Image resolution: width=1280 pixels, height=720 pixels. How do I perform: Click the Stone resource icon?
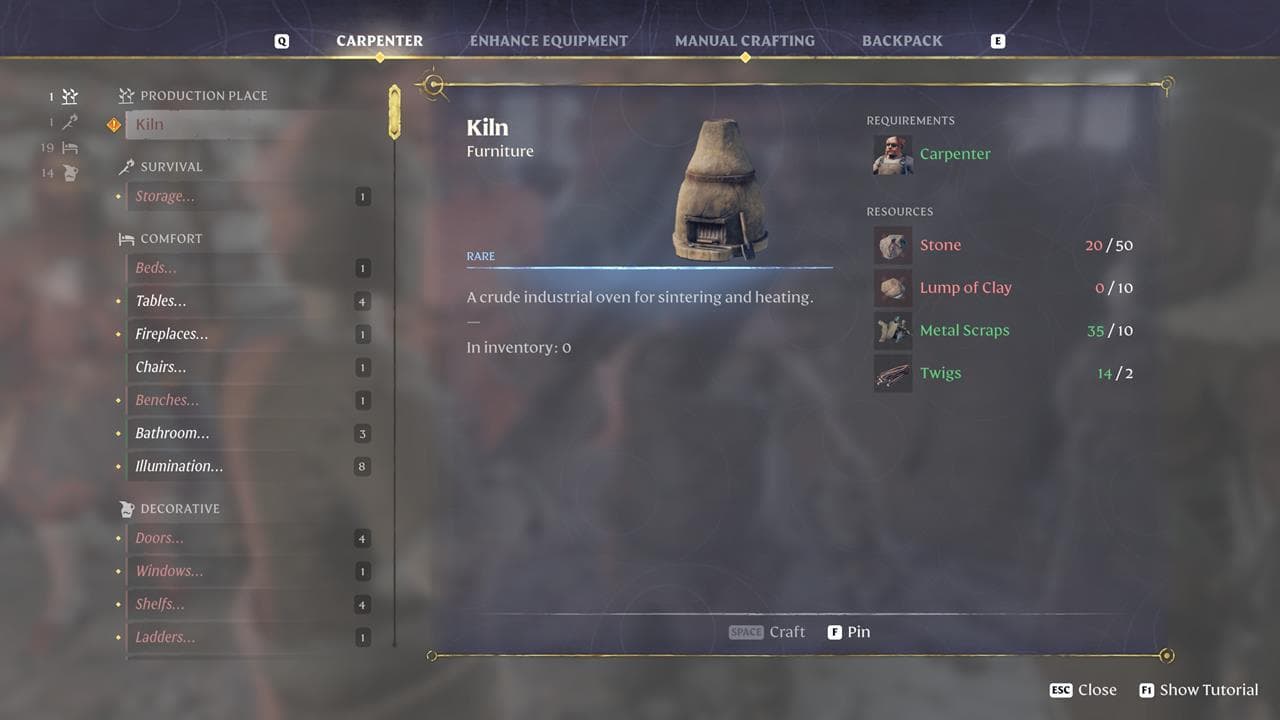[x=892, y=244]
